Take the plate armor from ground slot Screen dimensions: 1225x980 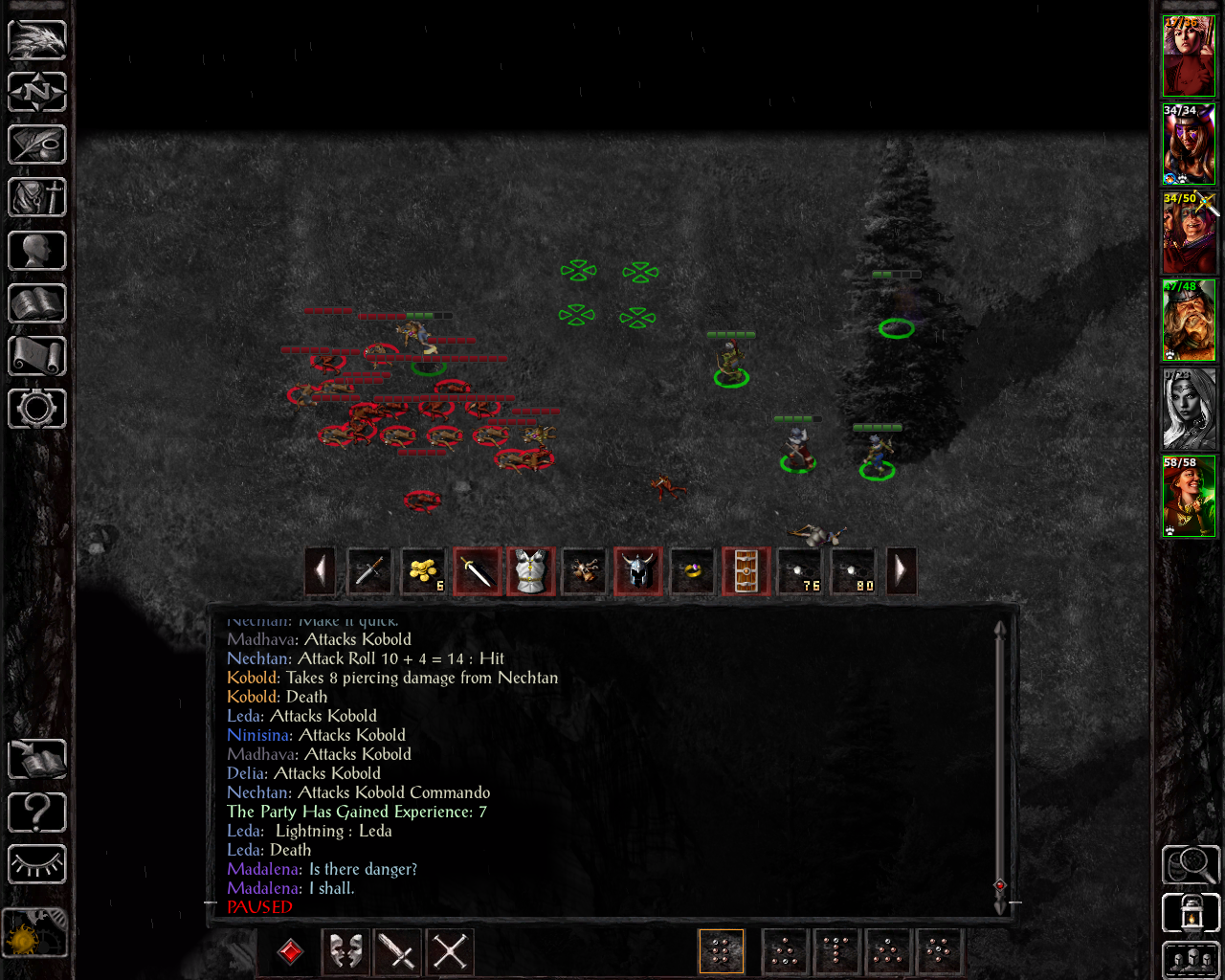tap(530, 571)
